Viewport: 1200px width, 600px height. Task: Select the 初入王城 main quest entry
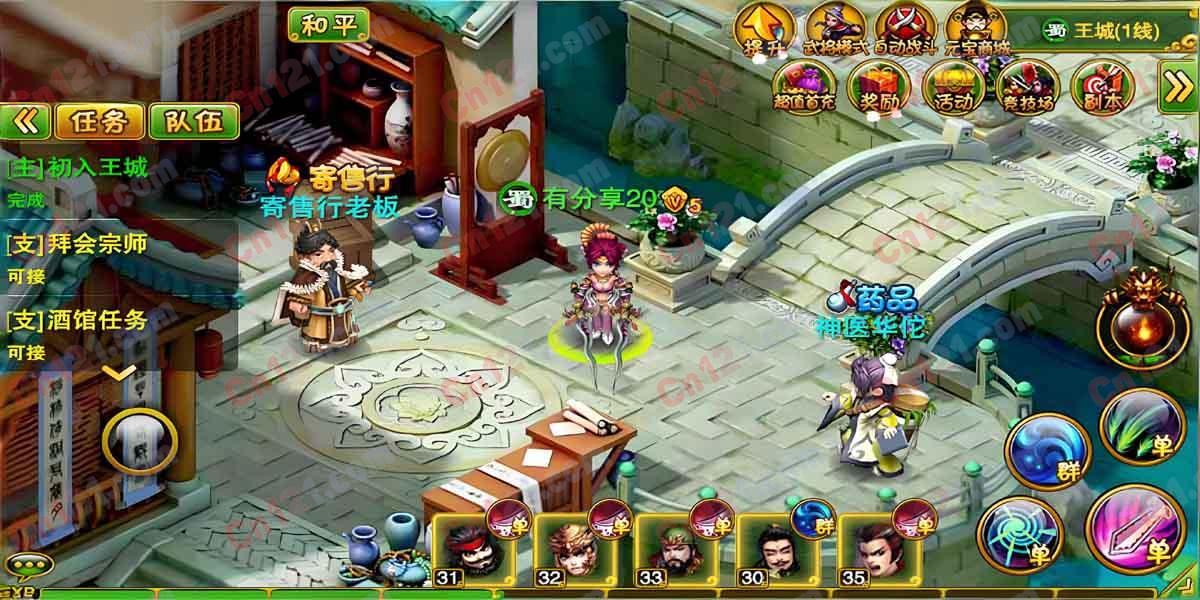pyautogui.click(x=78, y=168)
